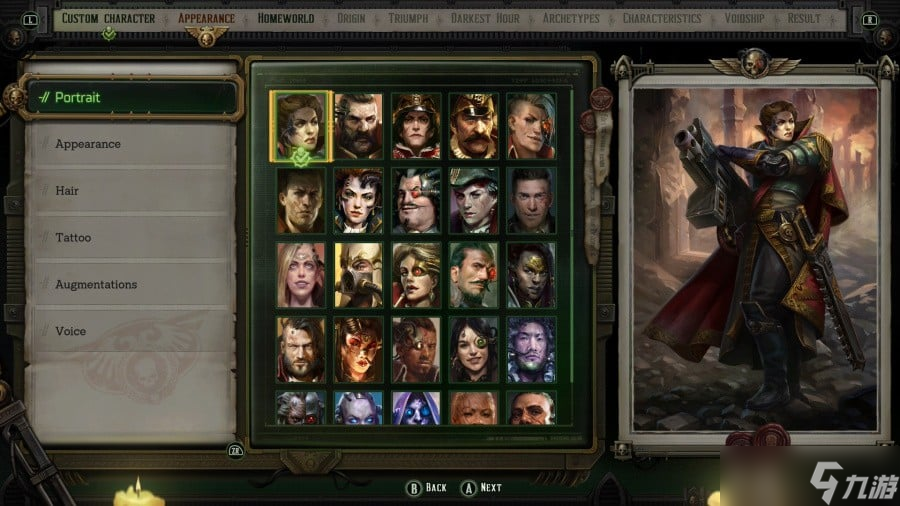Go to the Origin tab
Image resolution: width=900 pixels, height=506 pixels.
pyautogui.click(x=351, y=18)
